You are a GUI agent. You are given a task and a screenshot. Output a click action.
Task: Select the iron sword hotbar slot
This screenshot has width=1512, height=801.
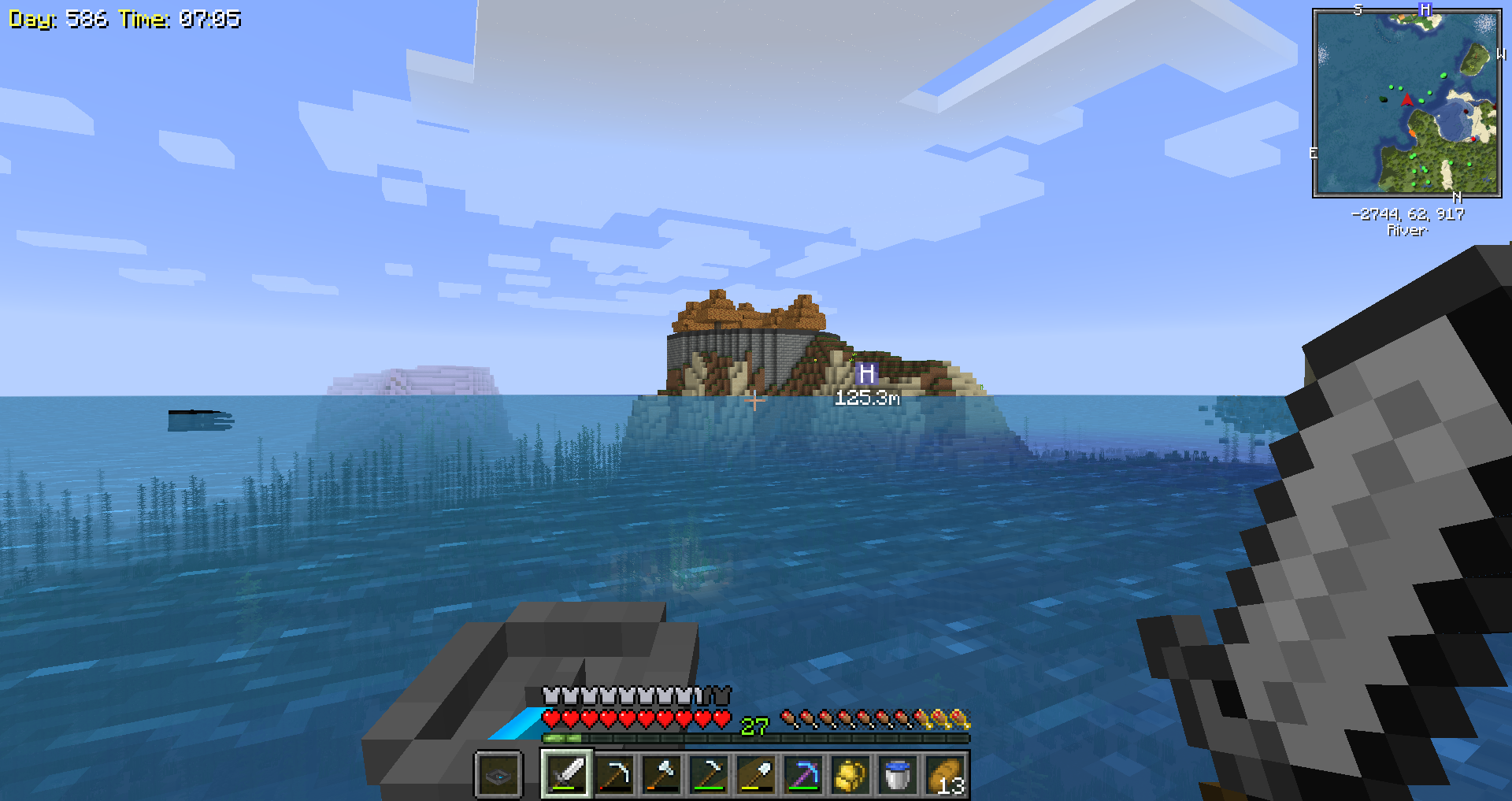click(567, 774)
